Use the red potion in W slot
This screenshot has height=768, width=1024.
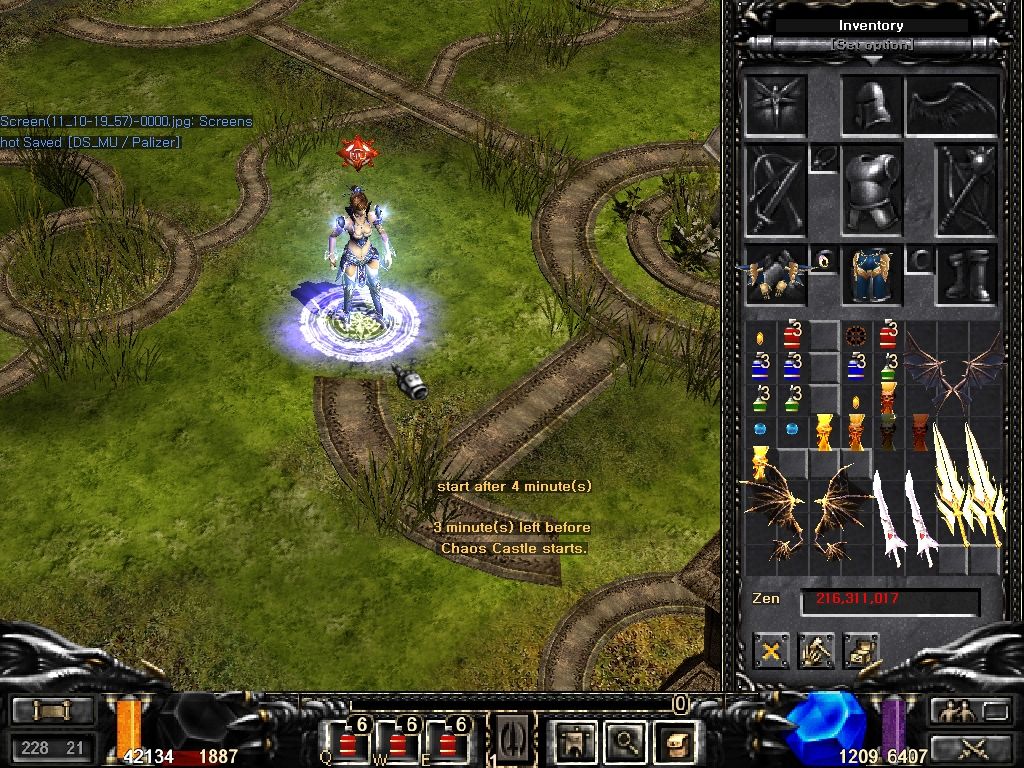coord(399,742)
